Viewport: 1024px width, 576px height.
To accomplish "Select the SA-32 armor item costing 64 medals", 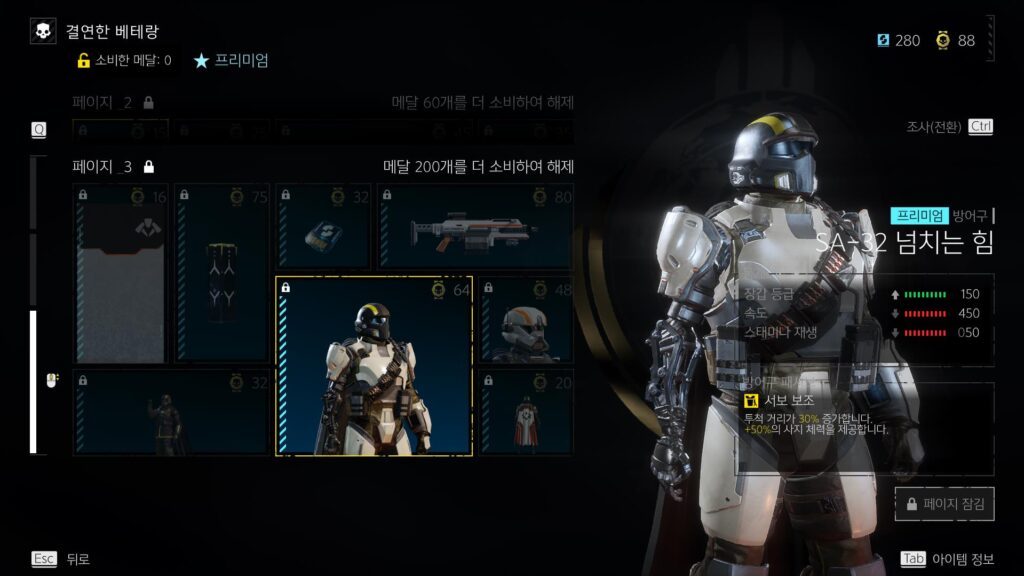I will tap(374, 366).
